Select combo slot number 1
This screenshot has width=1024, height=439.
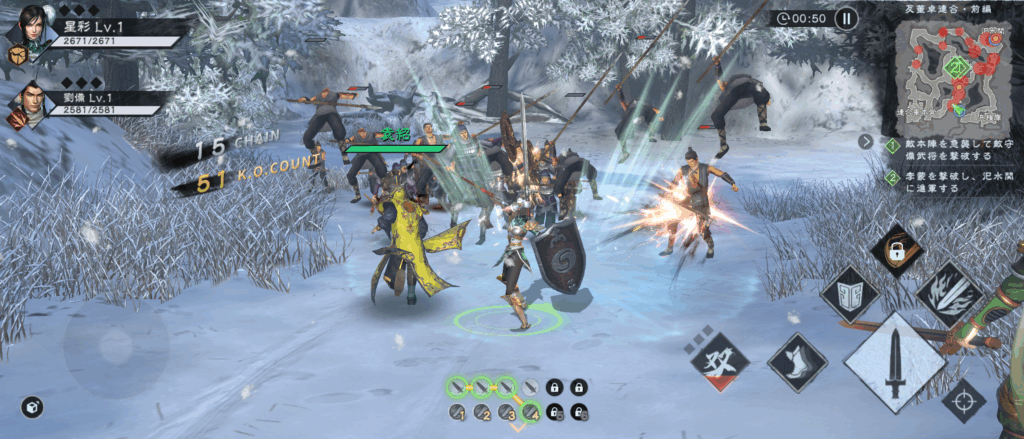(457, 412)
